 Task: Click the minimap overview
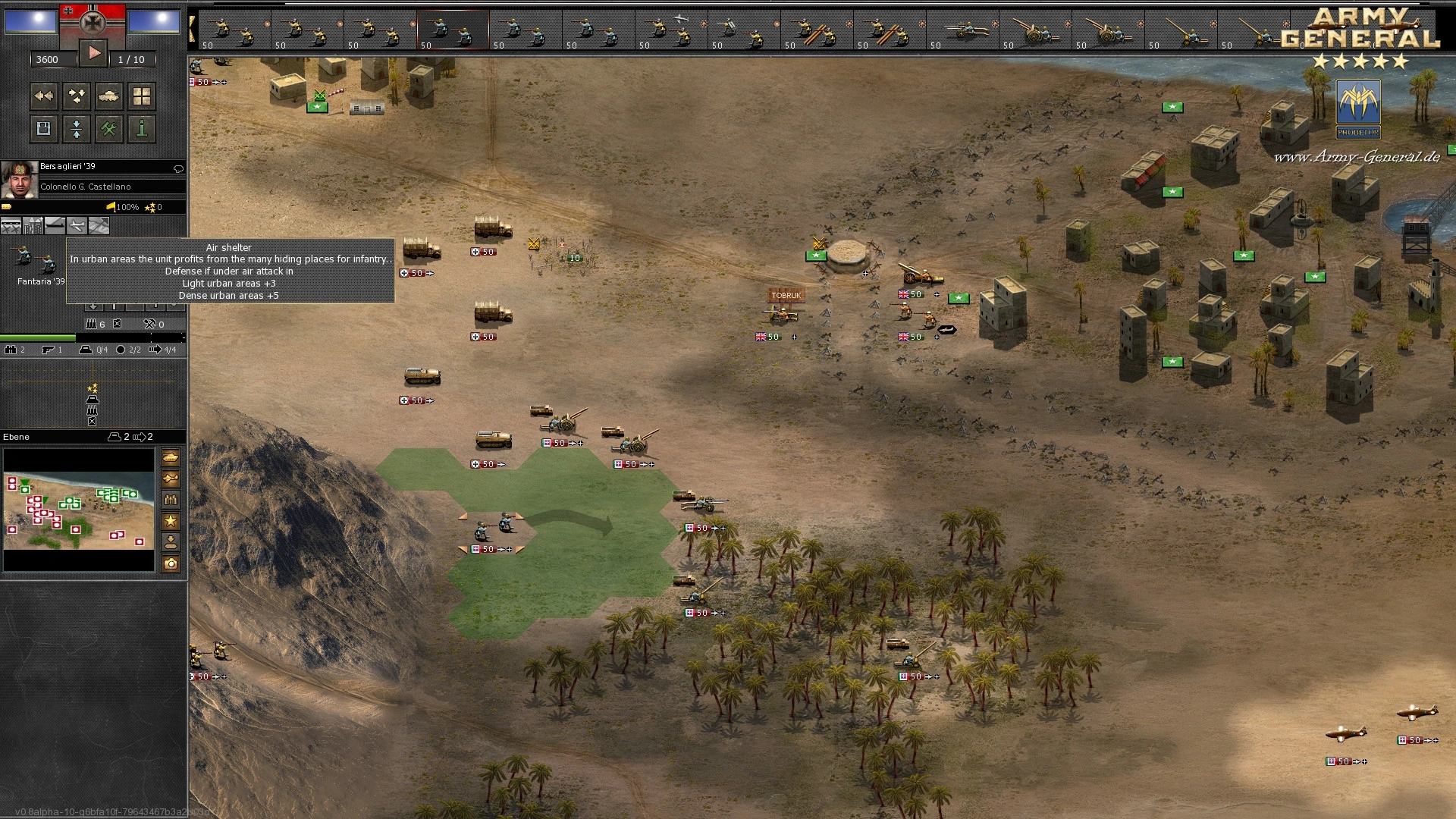point(79,510)
